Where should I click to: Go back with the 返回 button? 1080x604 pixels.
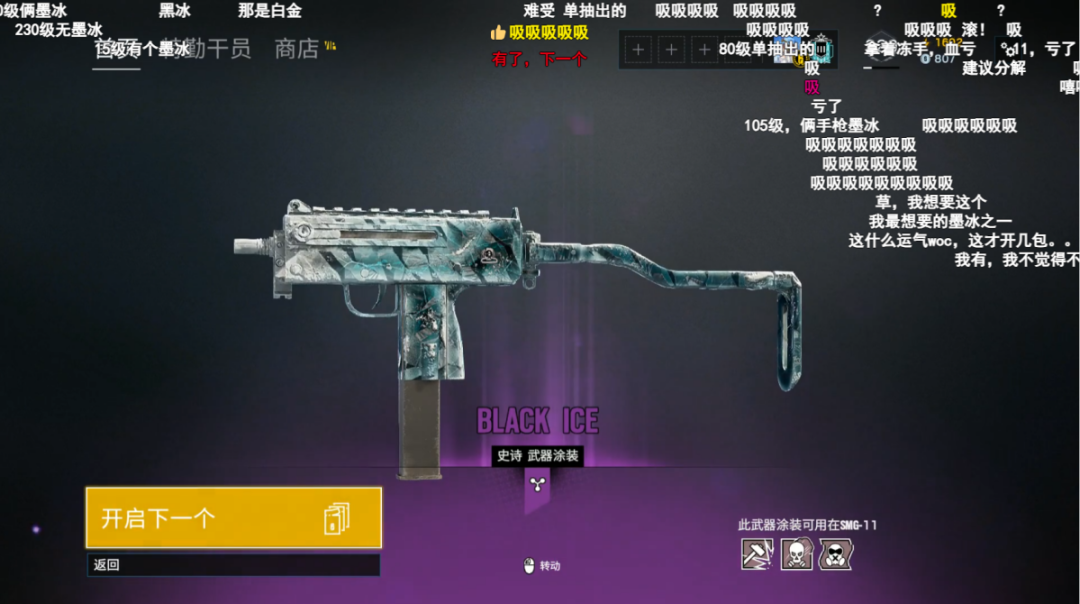coord(233,565)
